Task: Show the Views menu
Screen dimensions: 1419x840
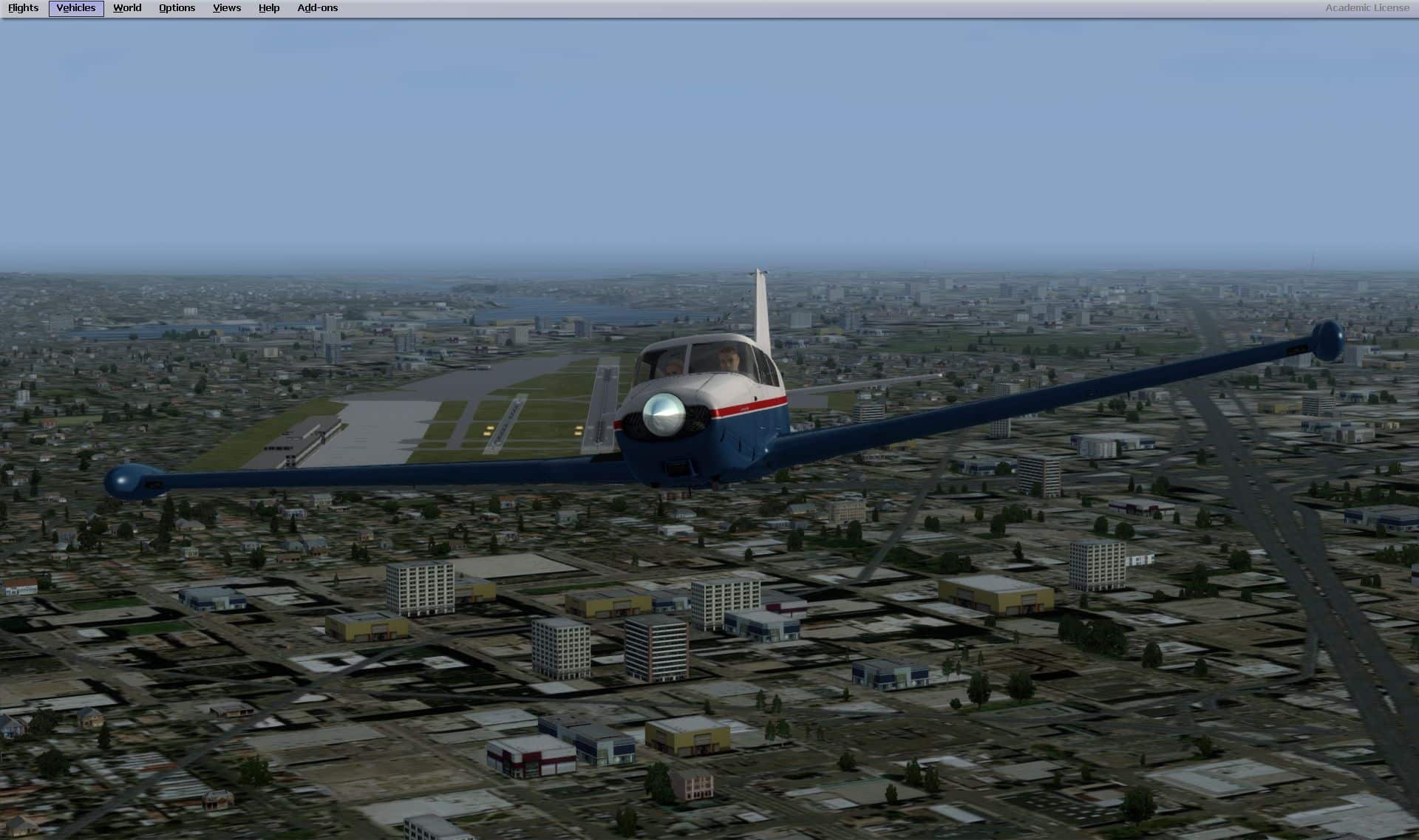Action: (x=226, y=8)
